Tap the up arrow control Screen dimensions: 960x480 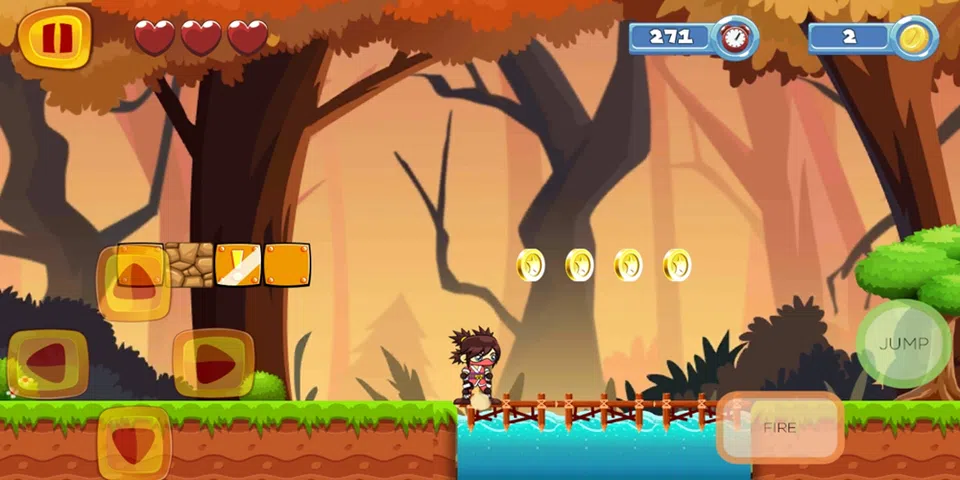tap(133, 279)
